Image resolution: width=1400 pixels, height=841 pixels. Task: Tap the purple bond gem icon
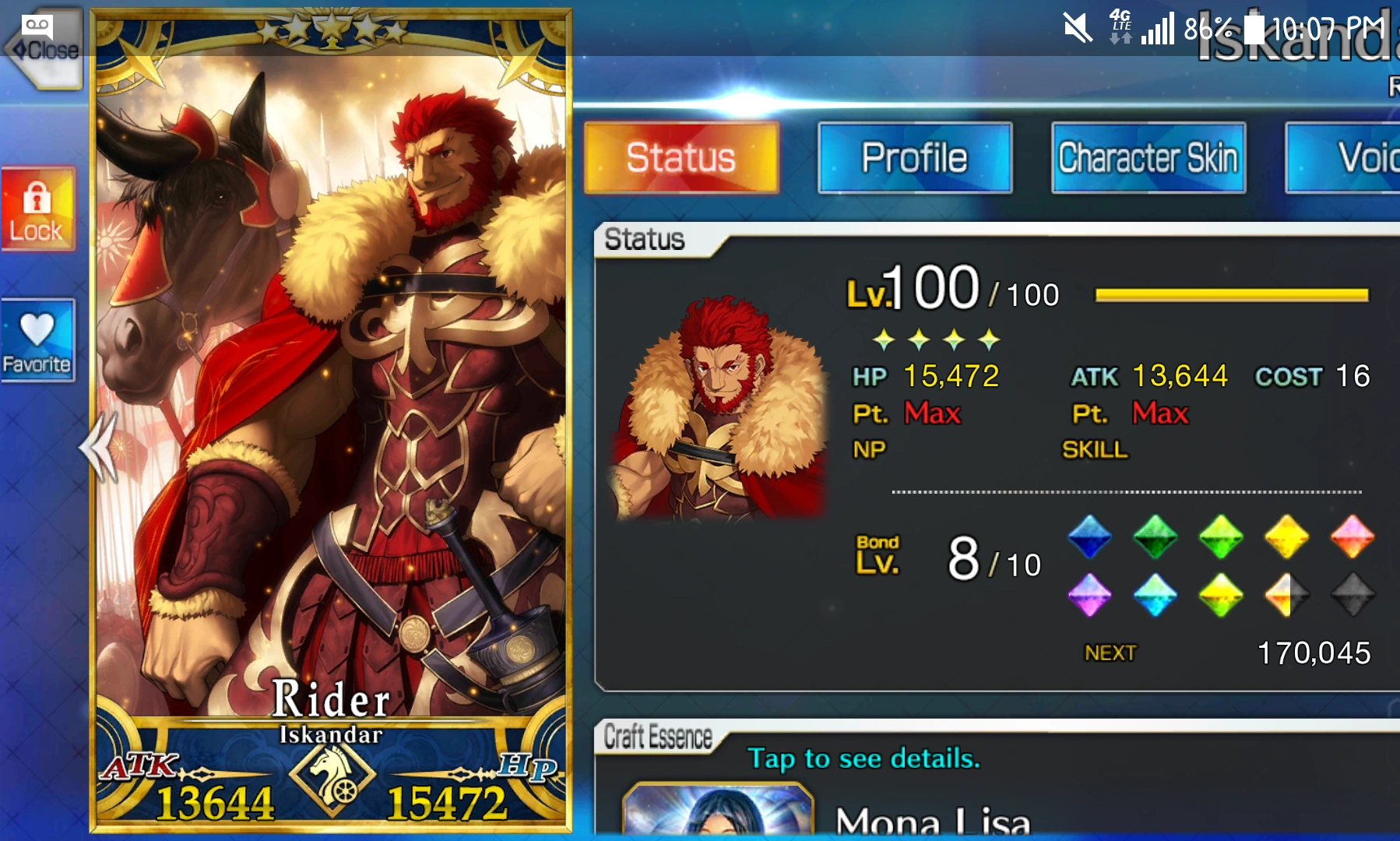click(1089, 593)
